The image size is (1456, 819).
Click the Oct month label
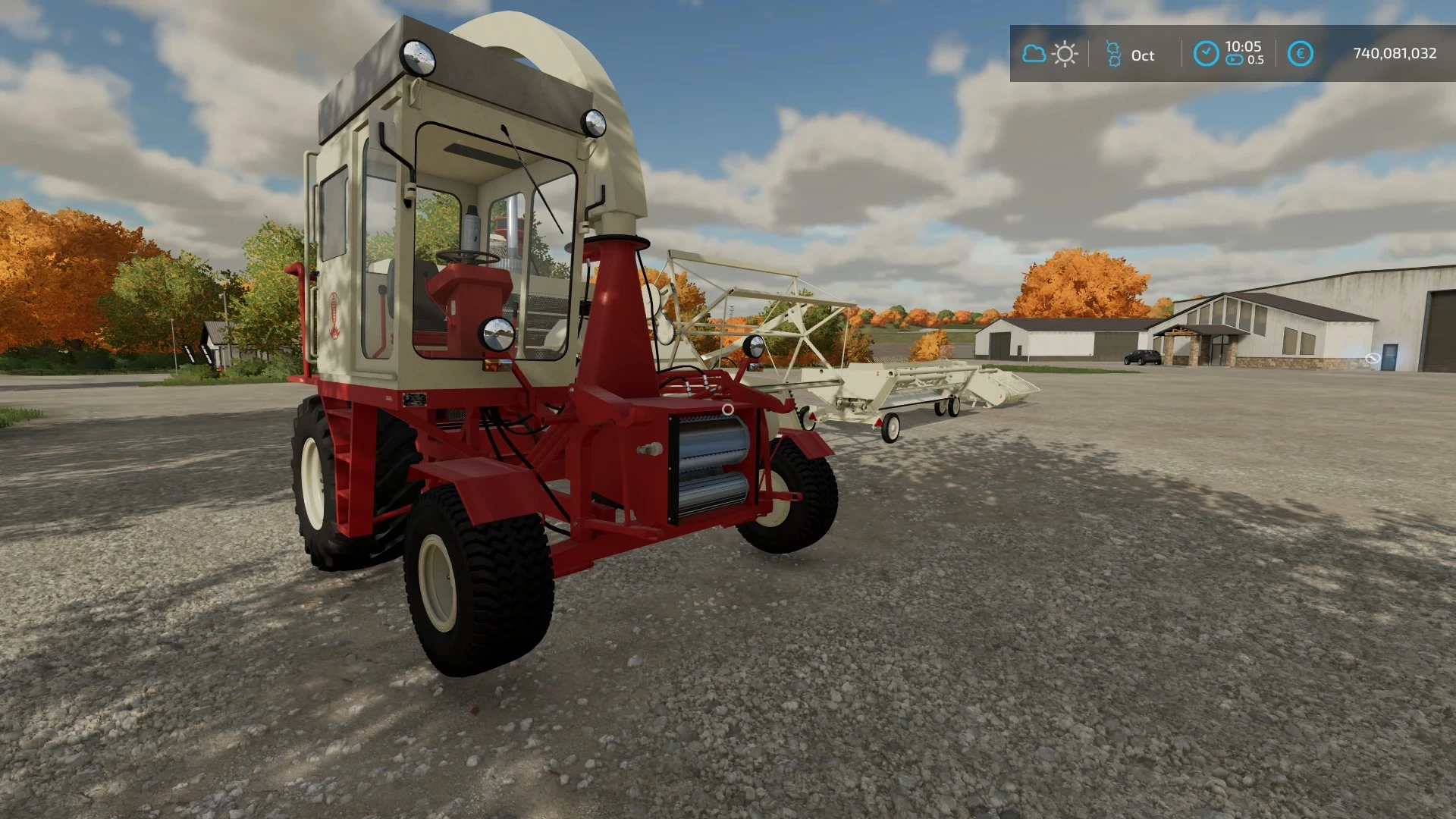tap(1143, 55)
